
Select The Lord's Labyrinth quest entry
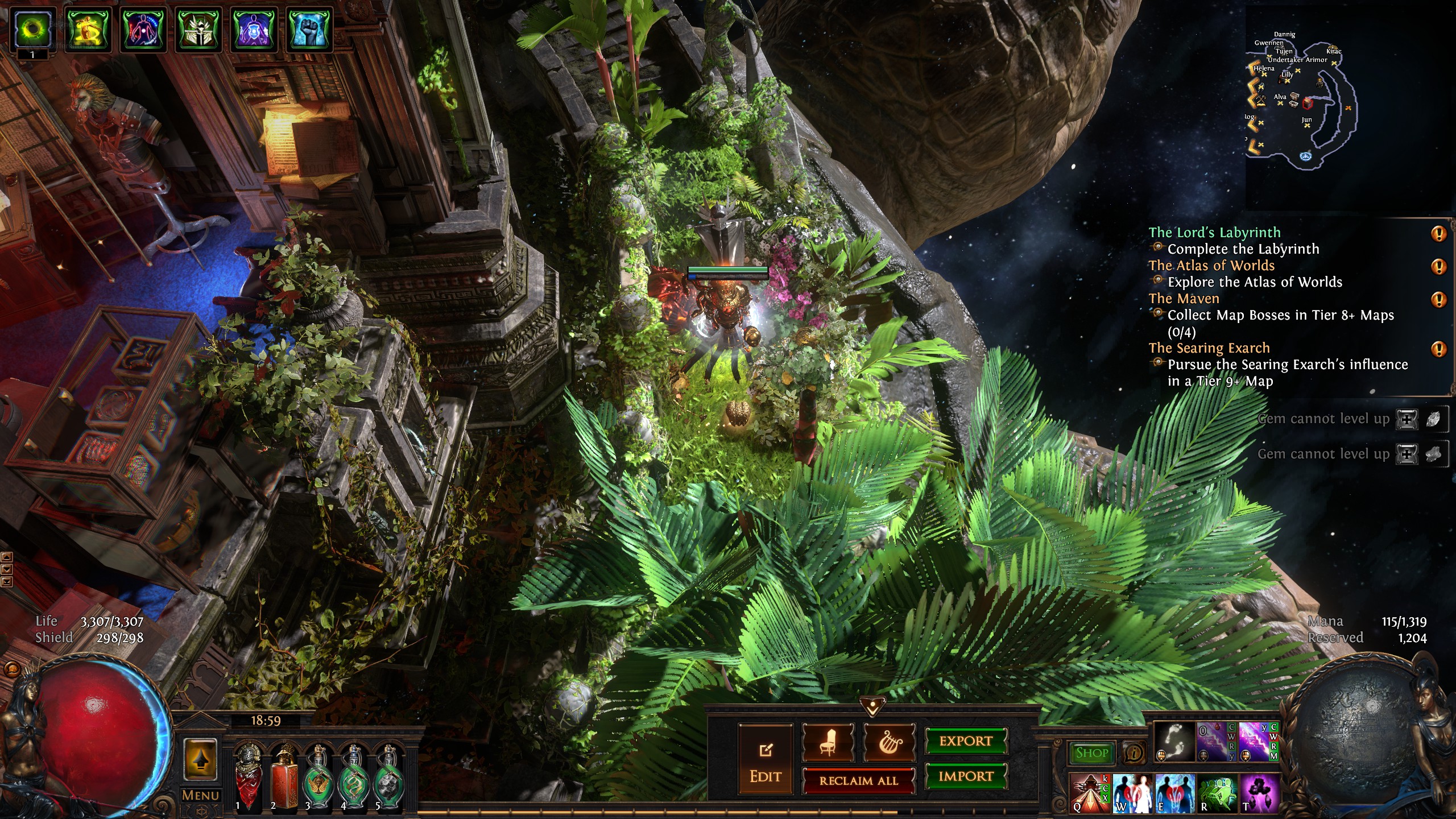coord(1214,233)
